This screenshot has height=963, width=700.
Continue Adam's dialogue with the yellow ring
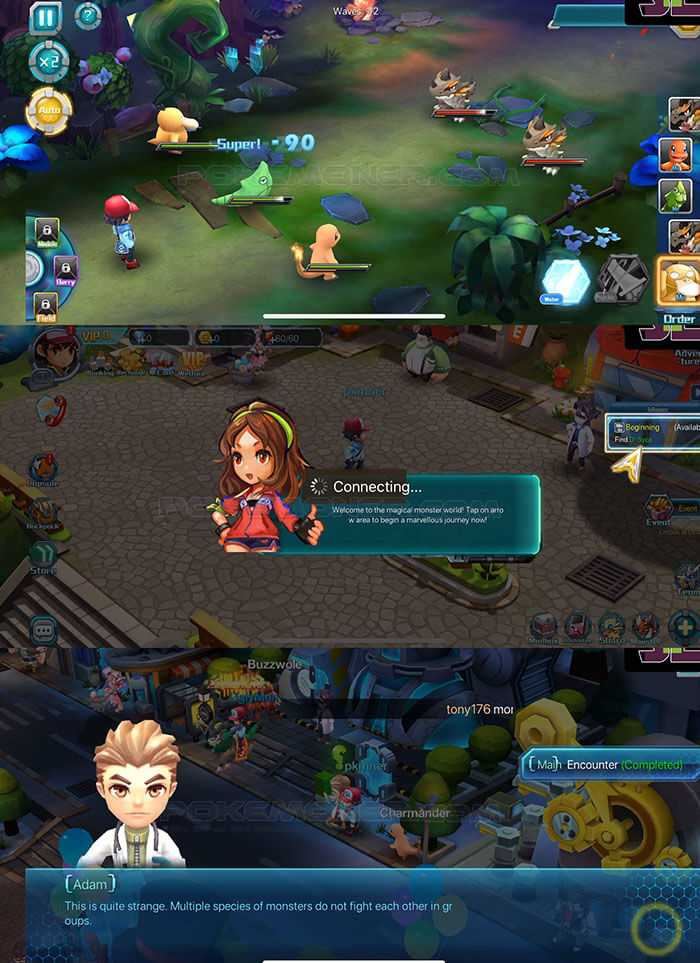click(x=656, y=929)
